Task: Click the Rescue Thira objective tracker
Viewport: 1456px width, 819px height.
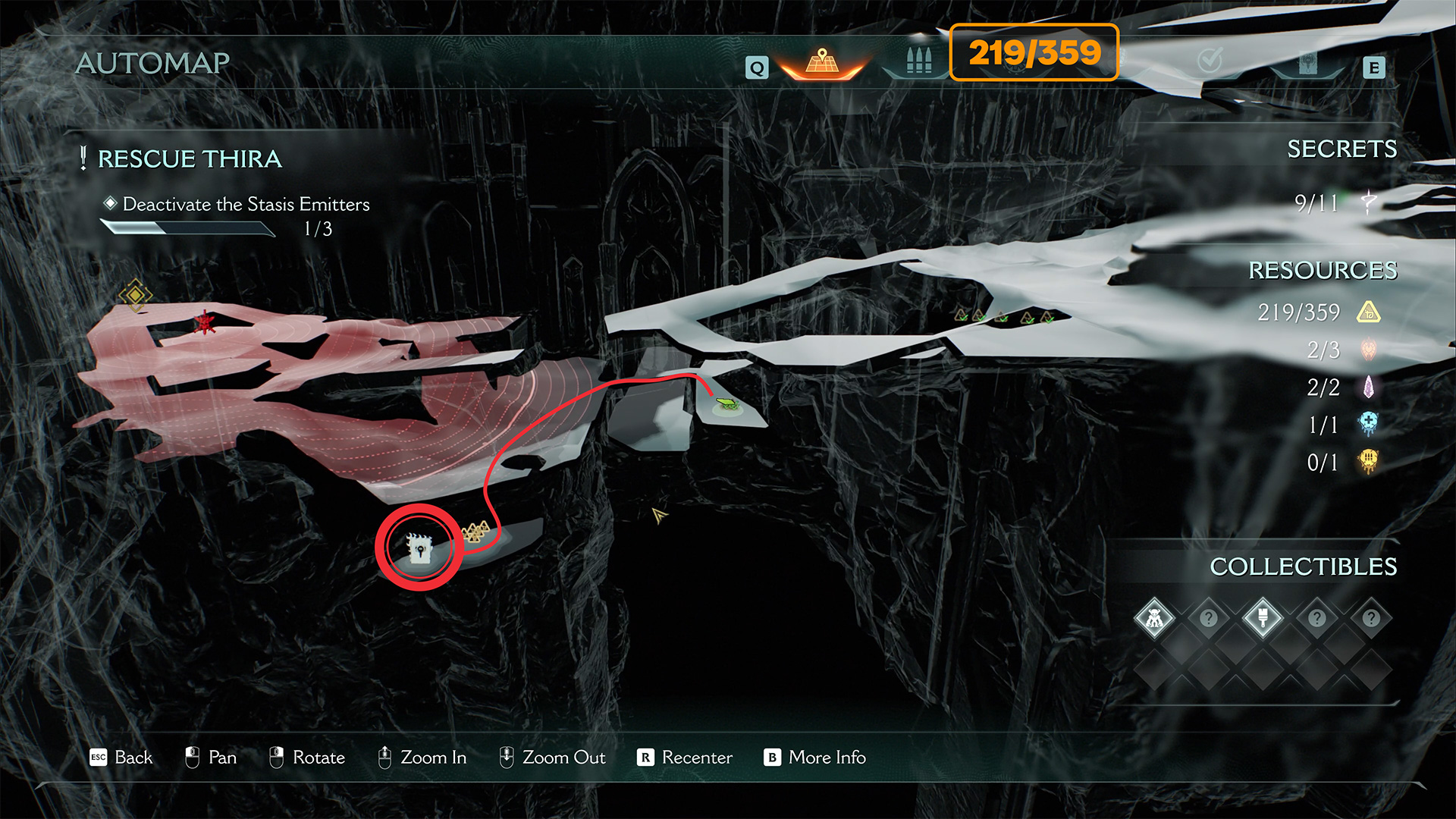Action: (190, 159)
